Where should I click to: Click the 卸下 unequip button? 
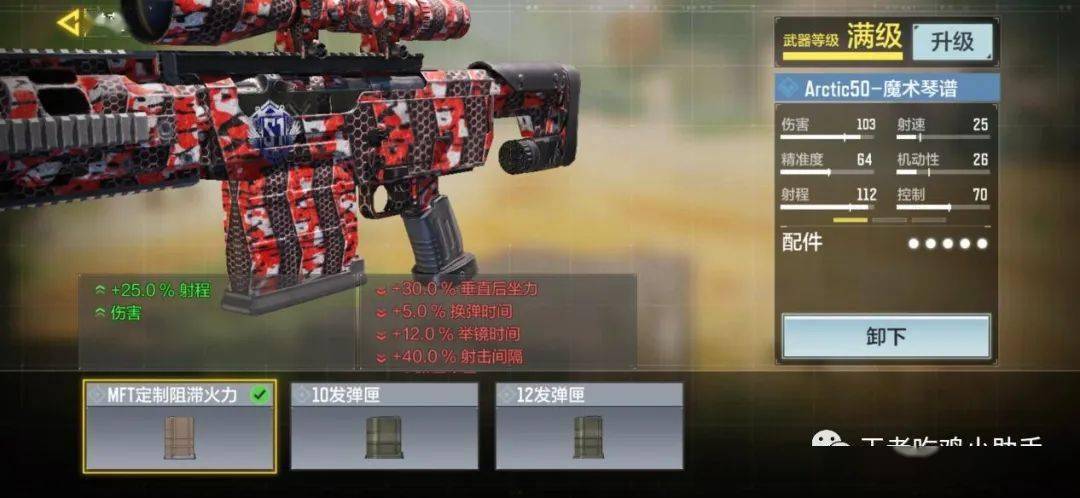click(885, 337)
